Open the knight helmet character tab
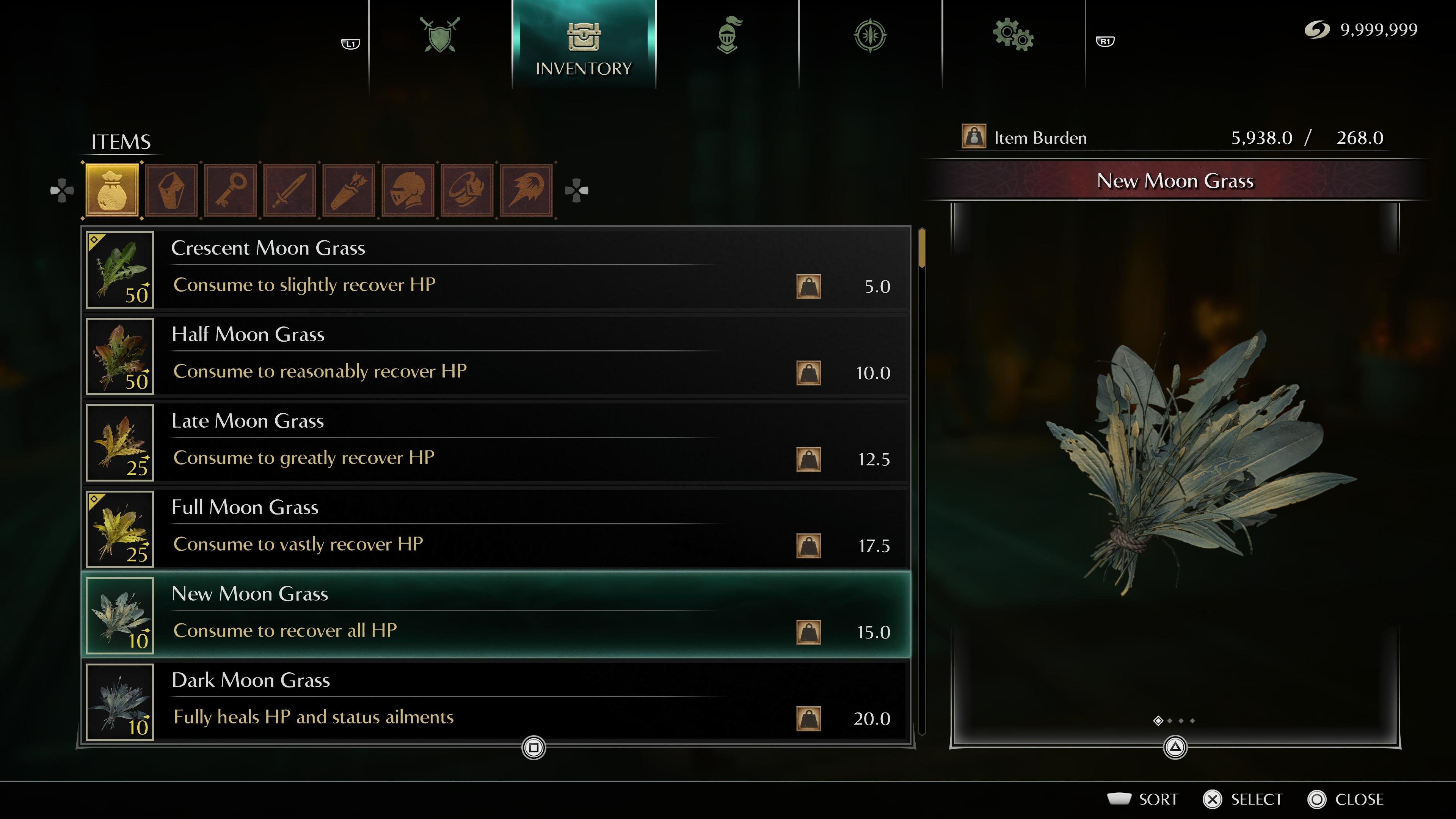The height and width of the screenshot is (819, 1456). (728, 35)
